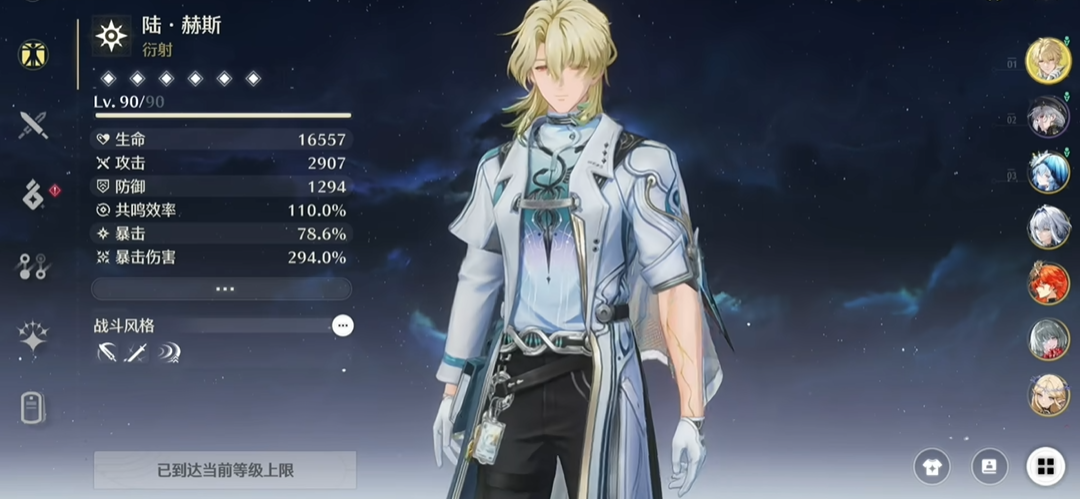Open the character profile card button

click(988, 466)
